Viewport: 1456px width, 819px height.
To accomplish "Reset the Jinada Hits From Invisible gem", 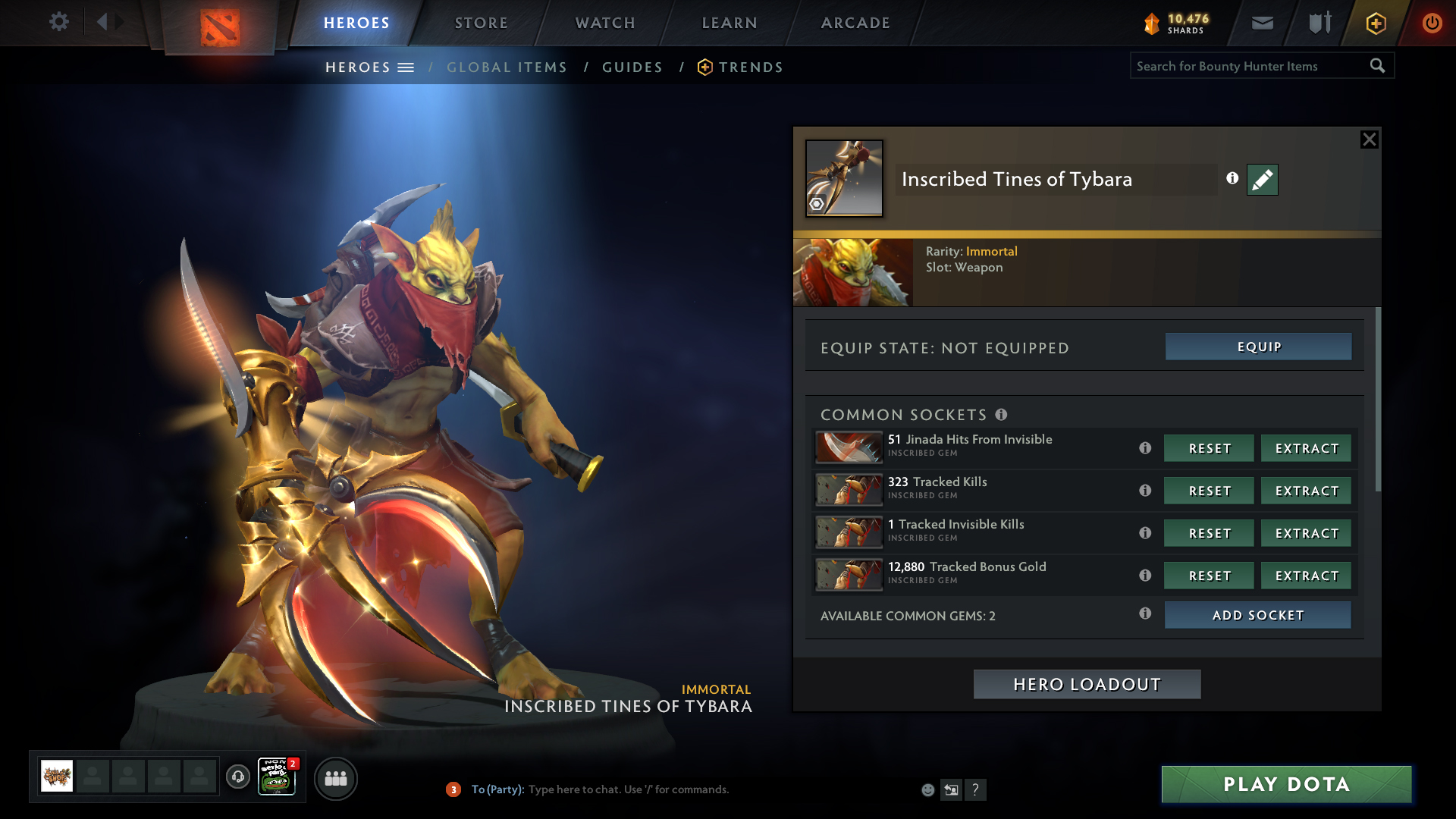I will 1209,448.
